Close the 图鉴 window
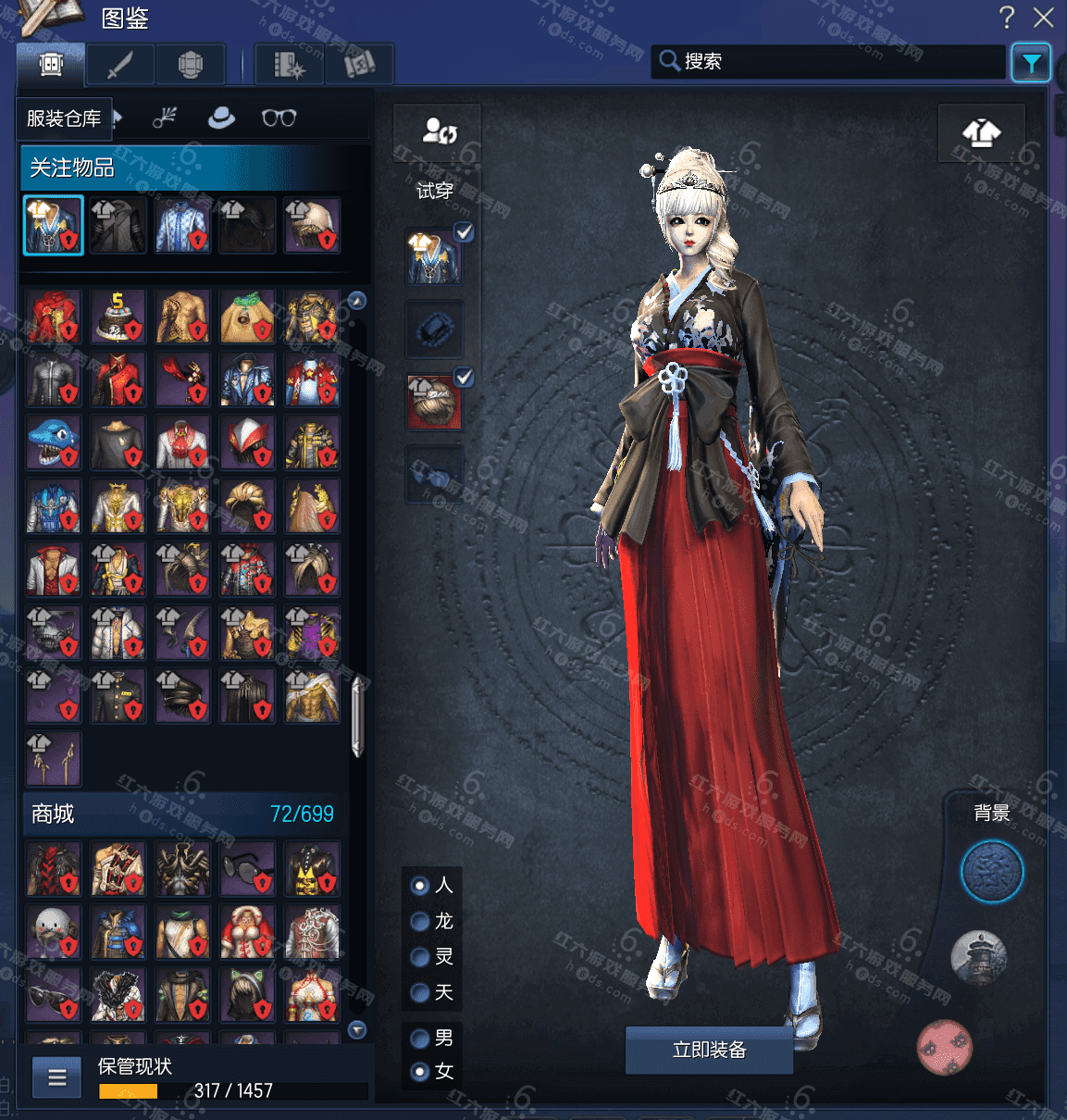 point(1044,17)
